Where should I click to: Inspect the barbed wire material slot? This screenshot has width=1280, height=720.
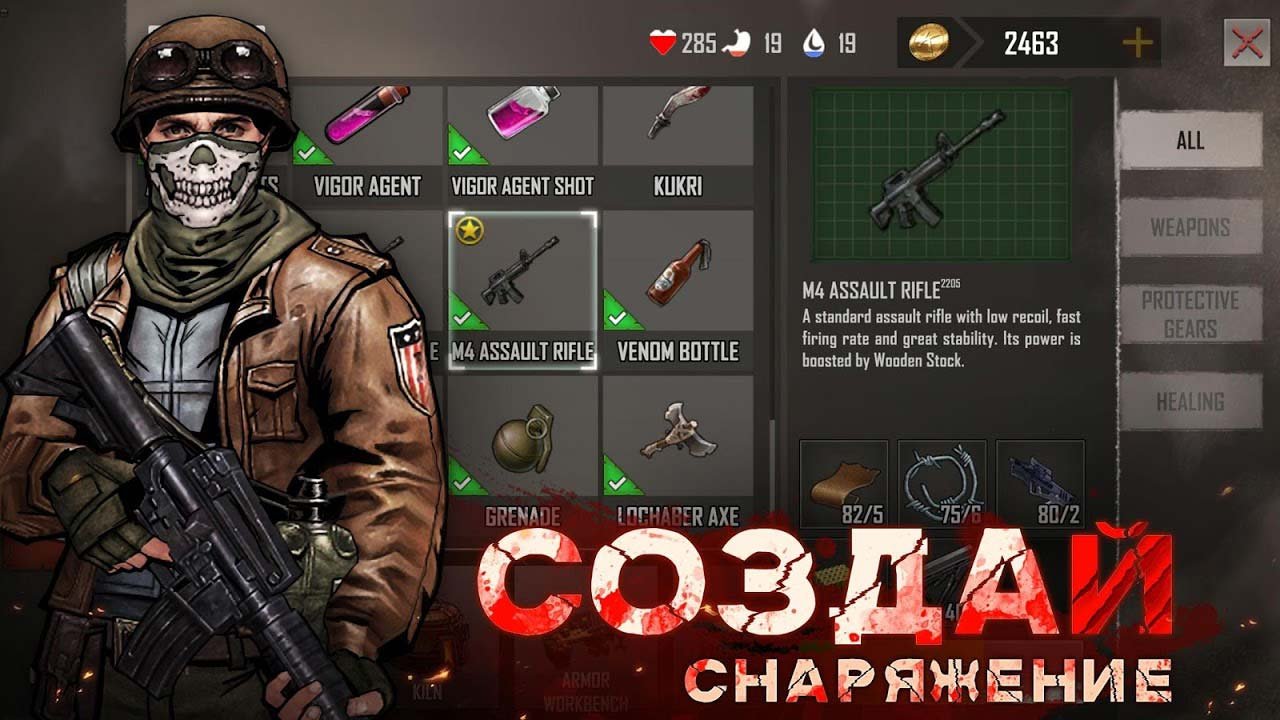coord(942,483)
